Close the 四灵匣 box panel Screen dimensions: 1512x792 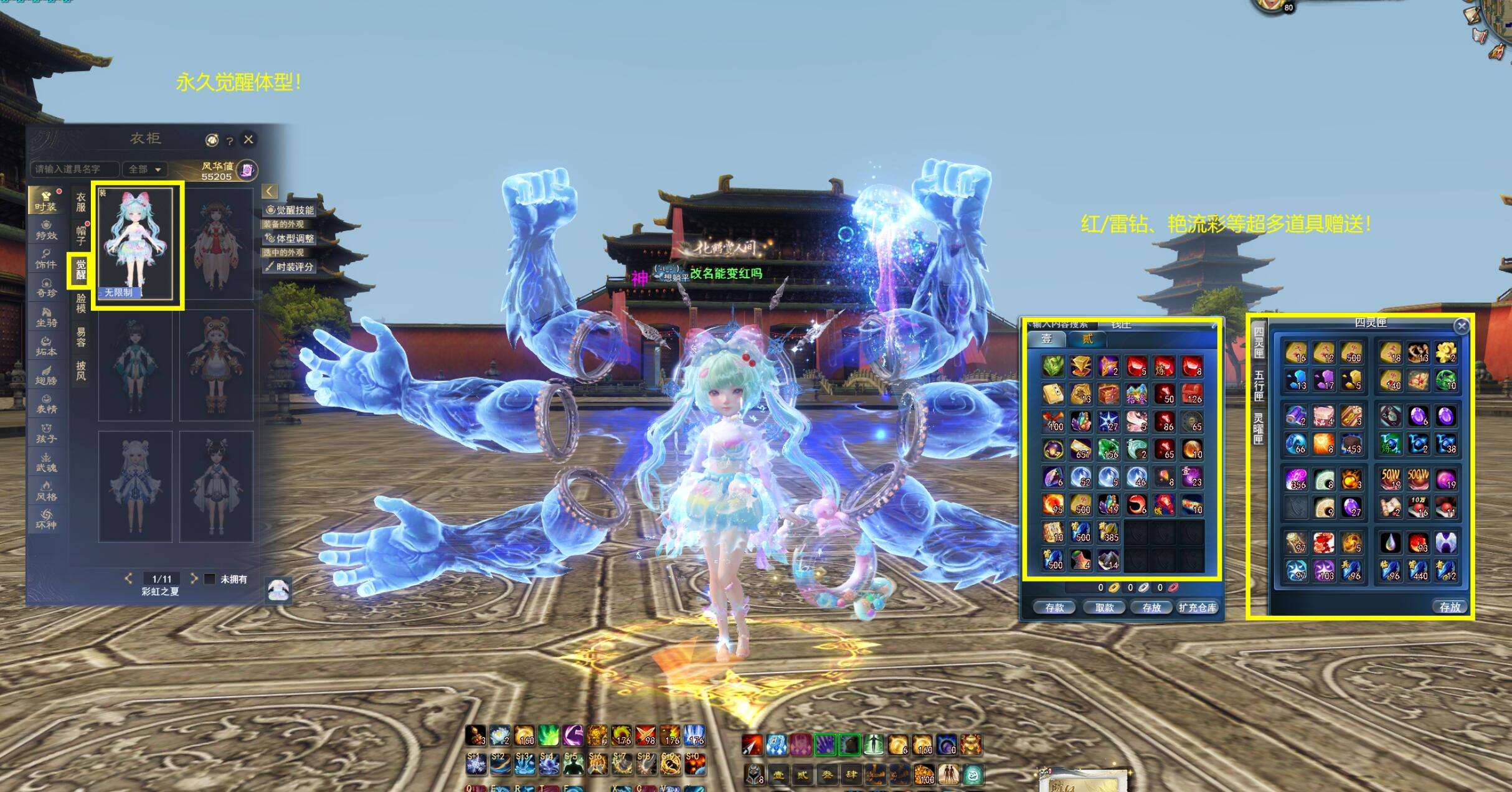(x=1461, y=326)
